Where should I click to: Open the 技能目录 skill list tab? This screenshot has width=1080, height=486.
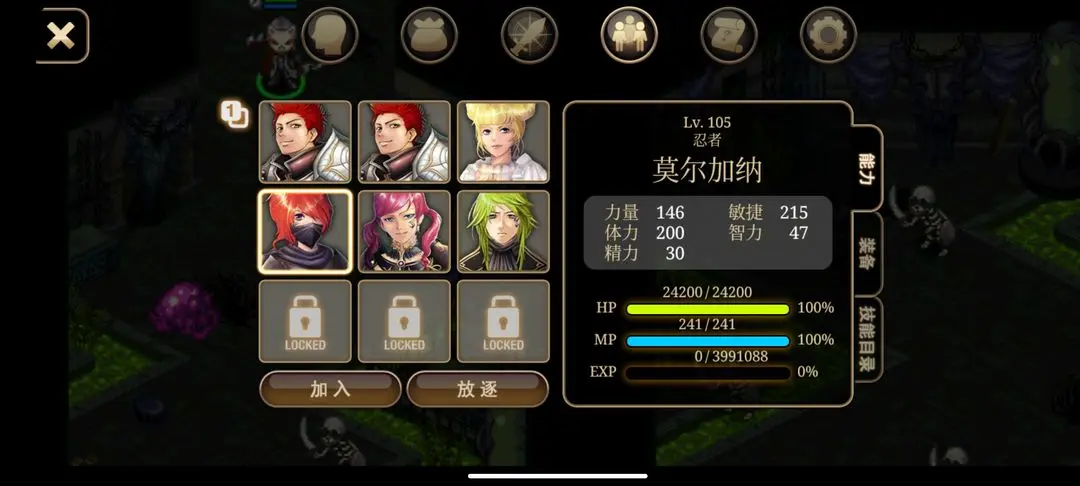(x=867, y=338)
